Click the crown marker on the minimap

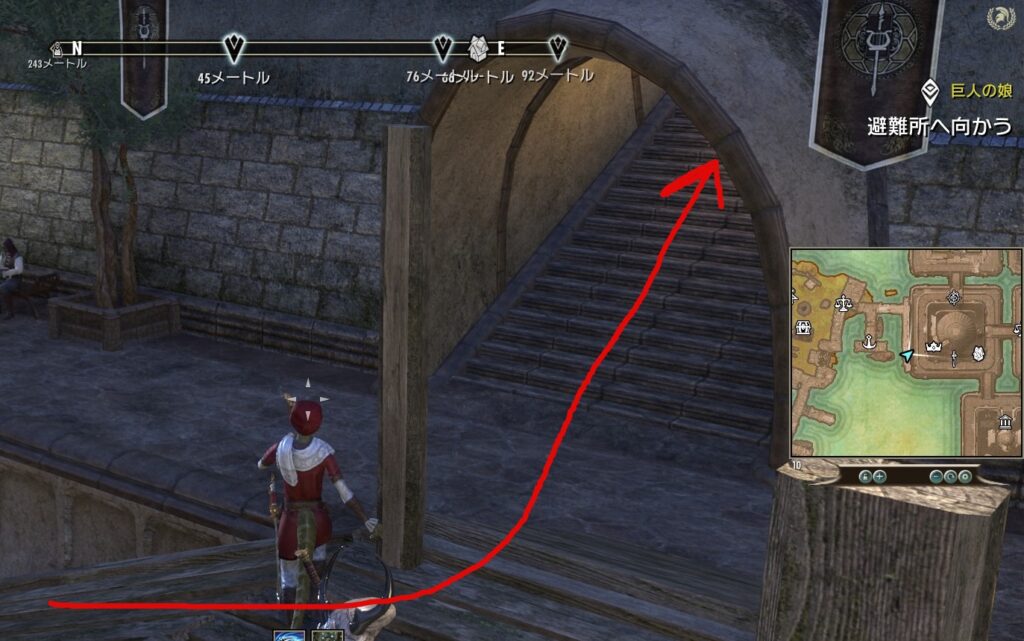pyautogui.click(x=936, y=347)
